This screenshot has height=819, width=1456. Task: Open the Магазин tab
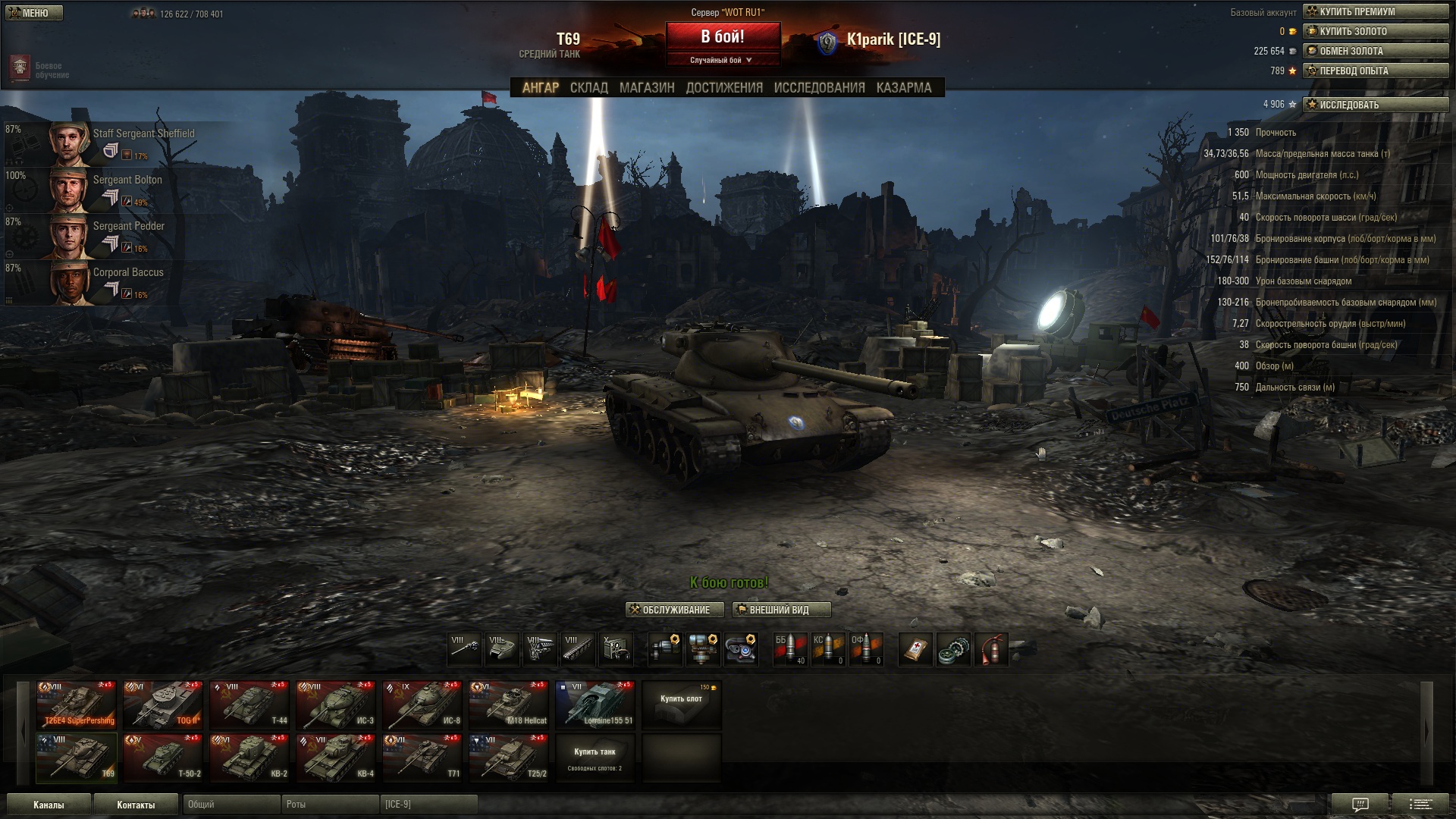(x=646, y=88)
